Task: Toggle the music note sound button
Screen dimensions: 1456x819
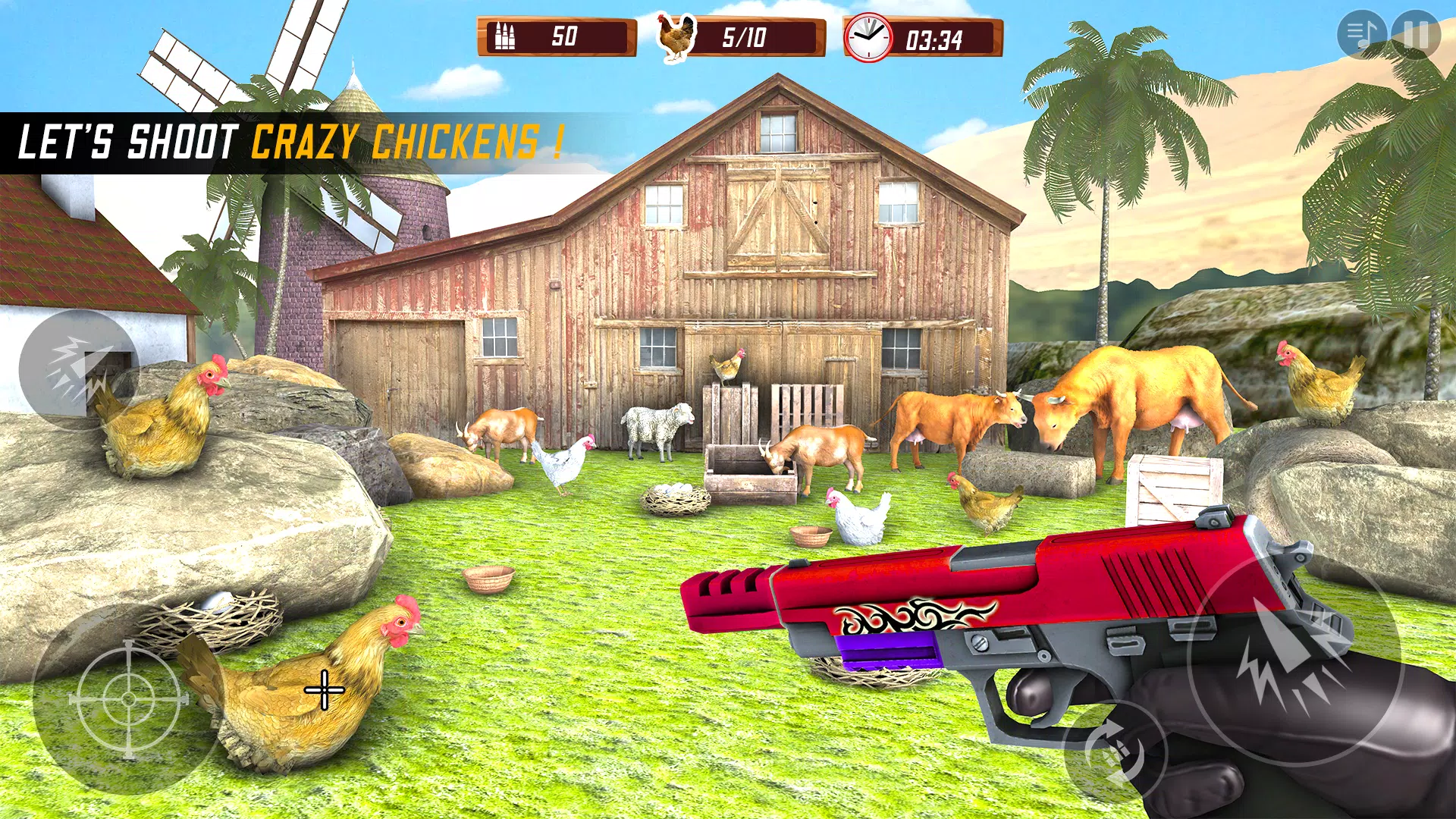Action: click(x=1362, y=35)
